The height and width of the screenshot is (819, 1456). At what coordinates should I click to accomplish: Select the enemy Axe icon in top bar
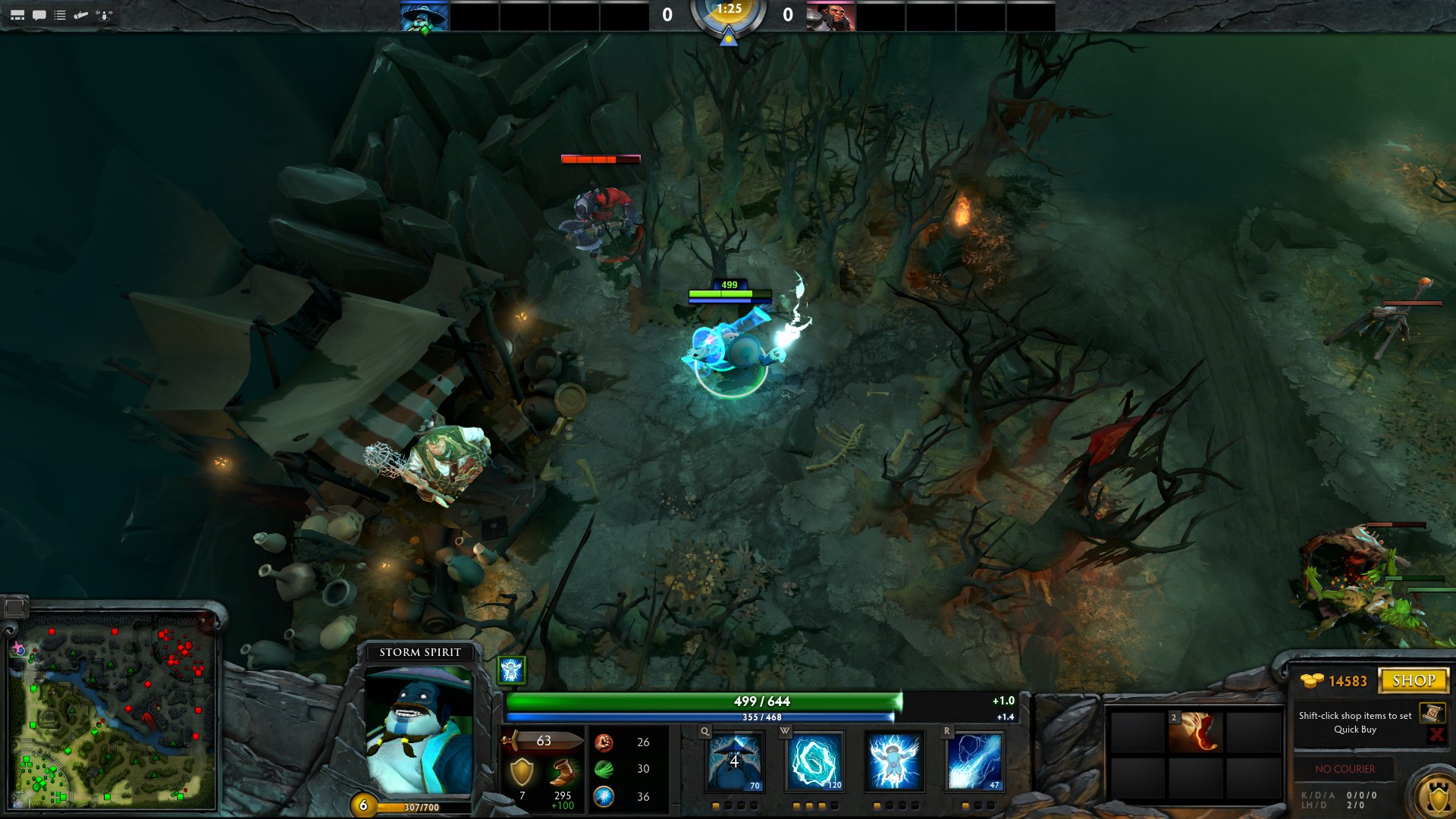click(830, 16)
